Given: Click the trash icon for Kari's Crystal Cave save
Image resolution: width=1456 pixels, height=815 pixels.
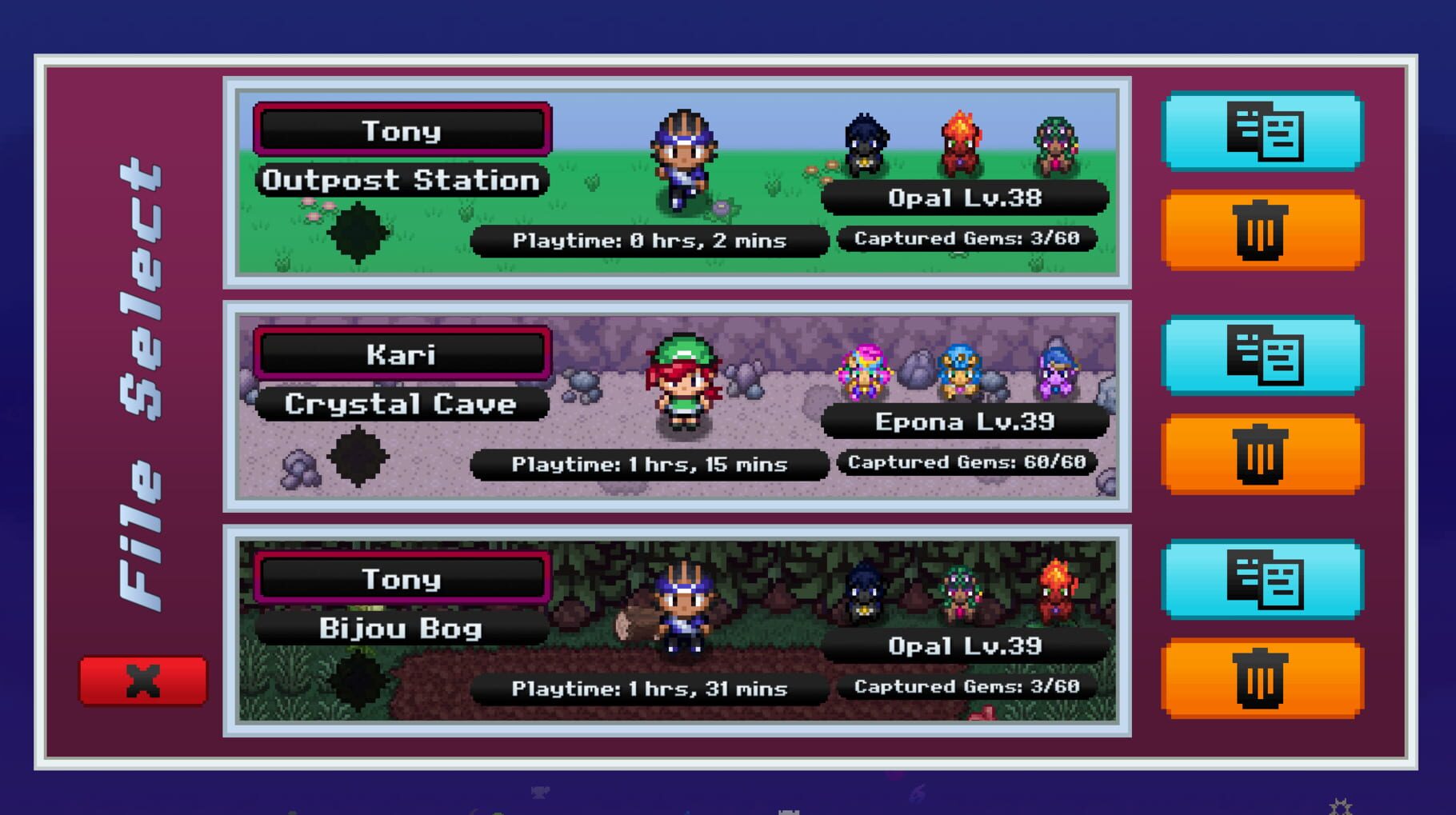Looking at the screenshot, I should 1262,453.
